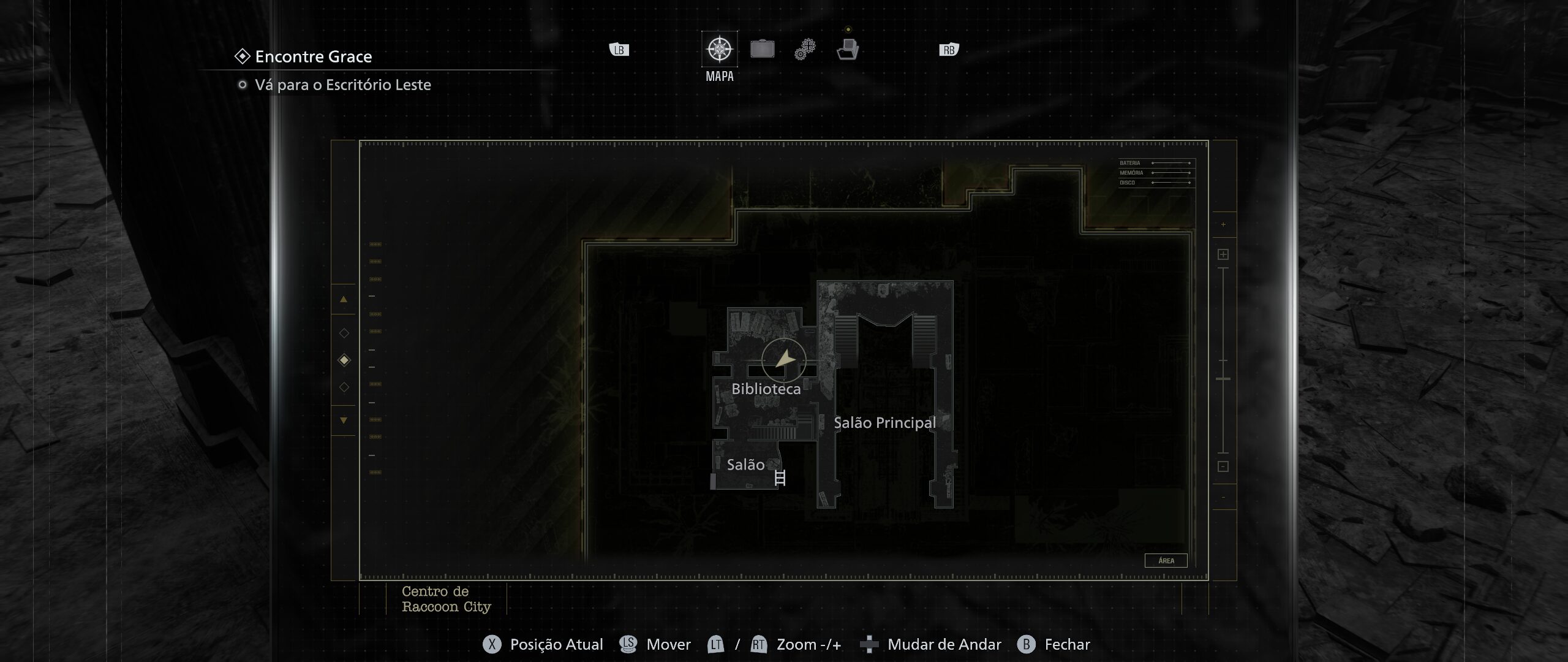The width and height of the screenshot is (1568, 662).
Task: Select the Salão Principal room on map
Action: pyautogui.click(x=884, y=423)
